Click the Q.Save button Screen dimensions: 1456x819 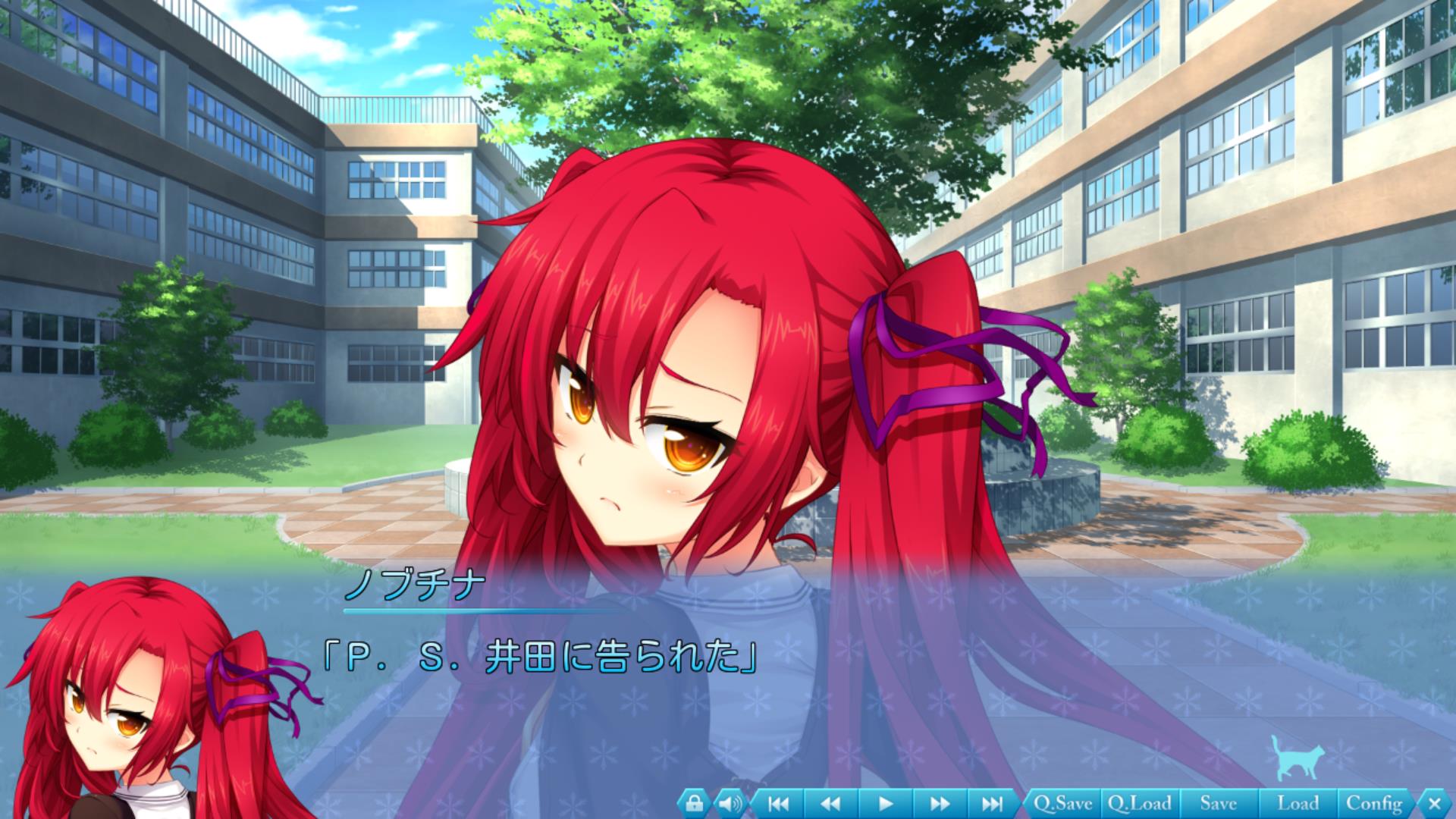1062,803
